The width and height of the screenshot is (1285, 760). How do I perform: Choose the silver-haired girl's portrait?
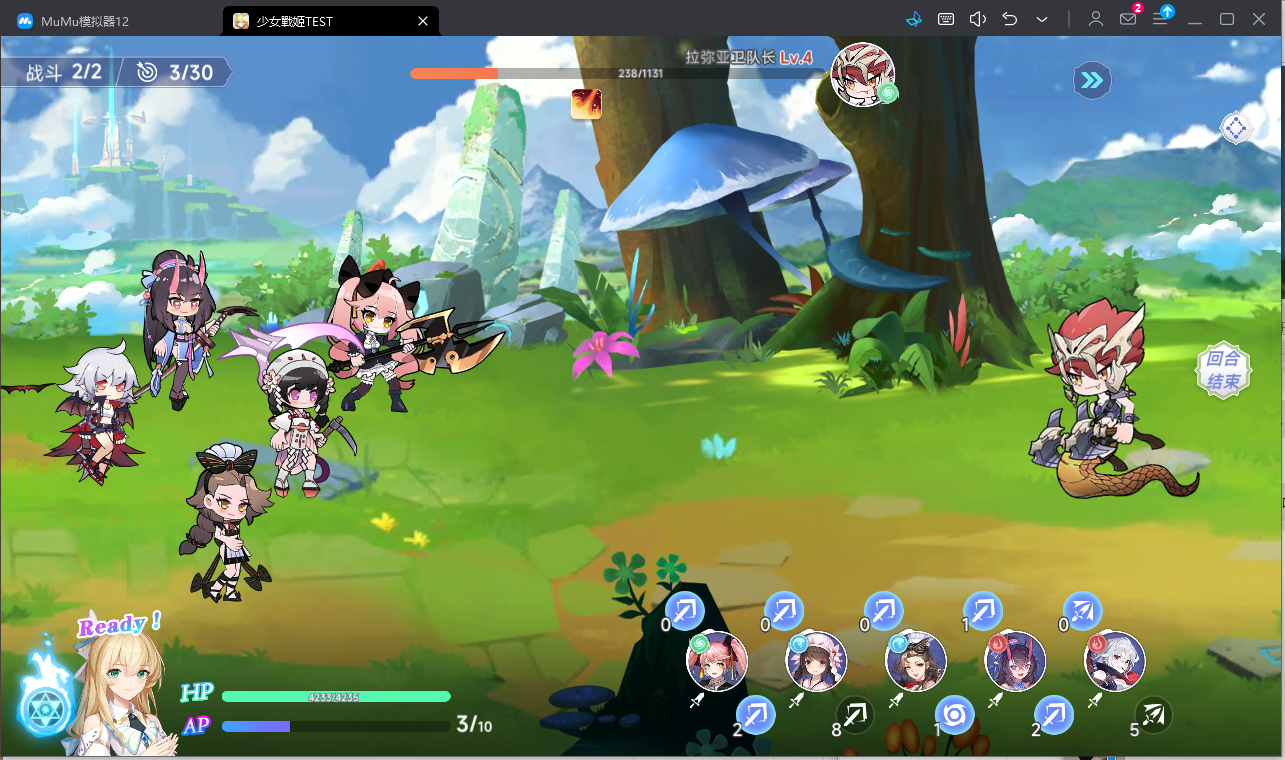1114,661
